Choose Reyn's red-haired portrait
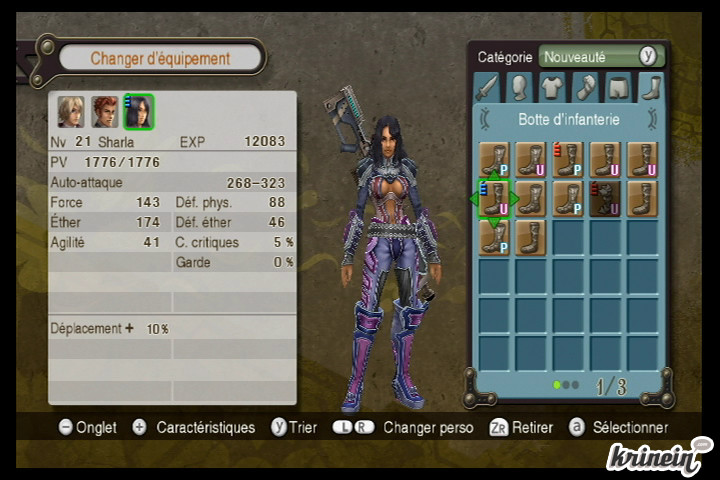Screen dimensions: 720x480 click(105, 111)
